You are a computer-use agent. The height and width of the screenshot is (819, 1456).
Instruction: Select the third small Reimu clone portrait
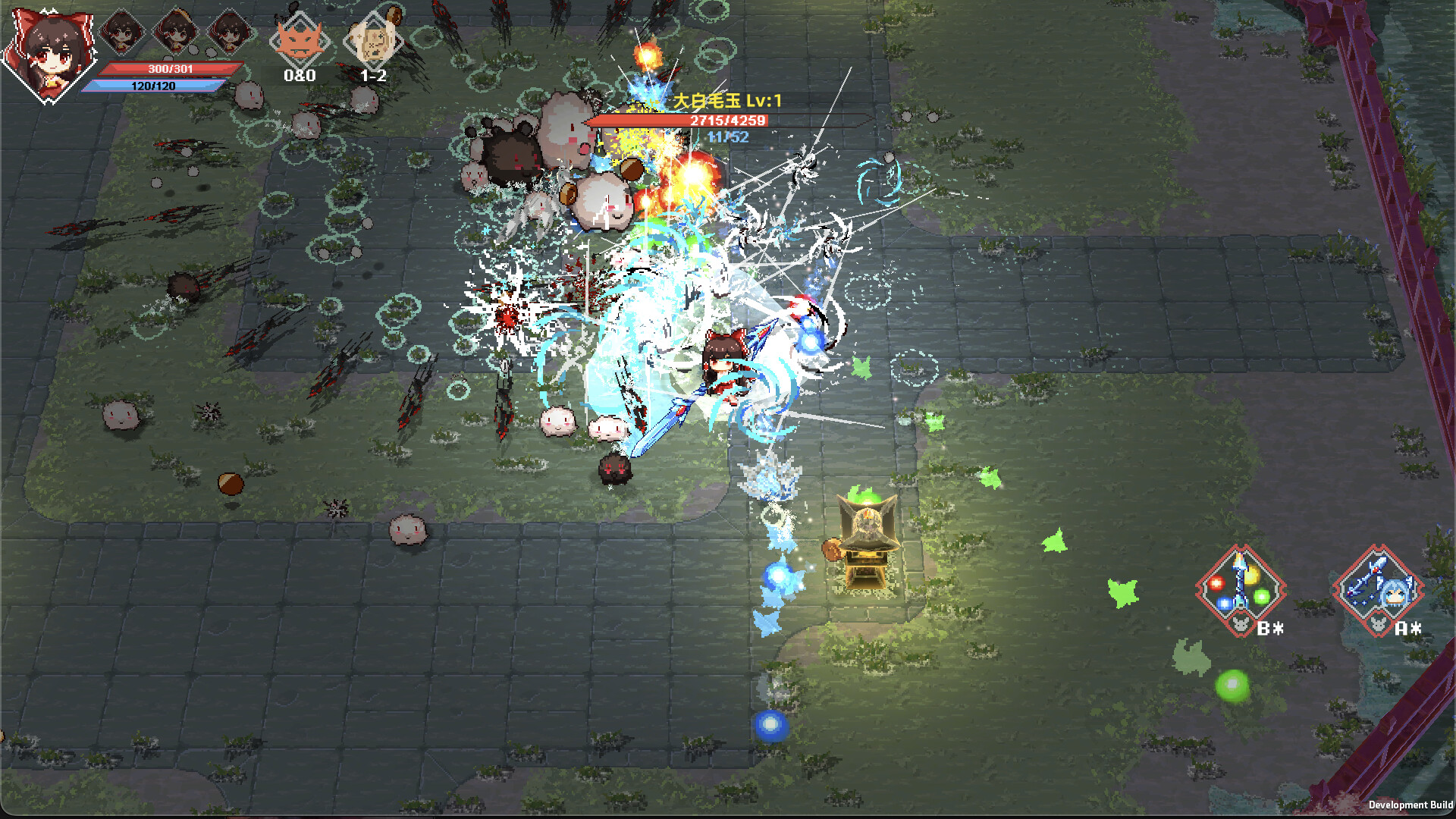[x=227, y=32]
